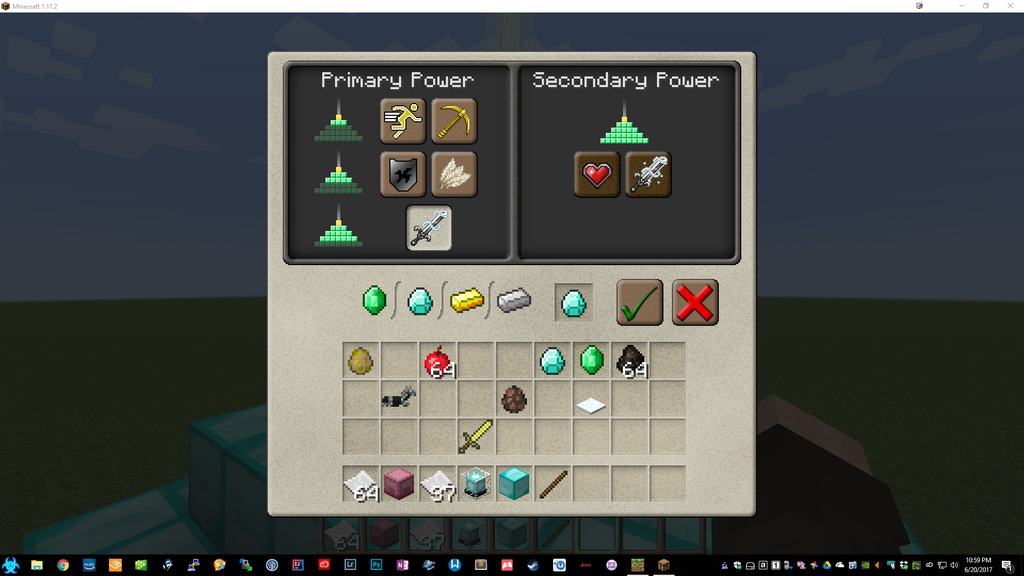This screenshot has height=576, width=1024.
Task: Minimize the Minecraft window
Action: (x=962, y=6)
